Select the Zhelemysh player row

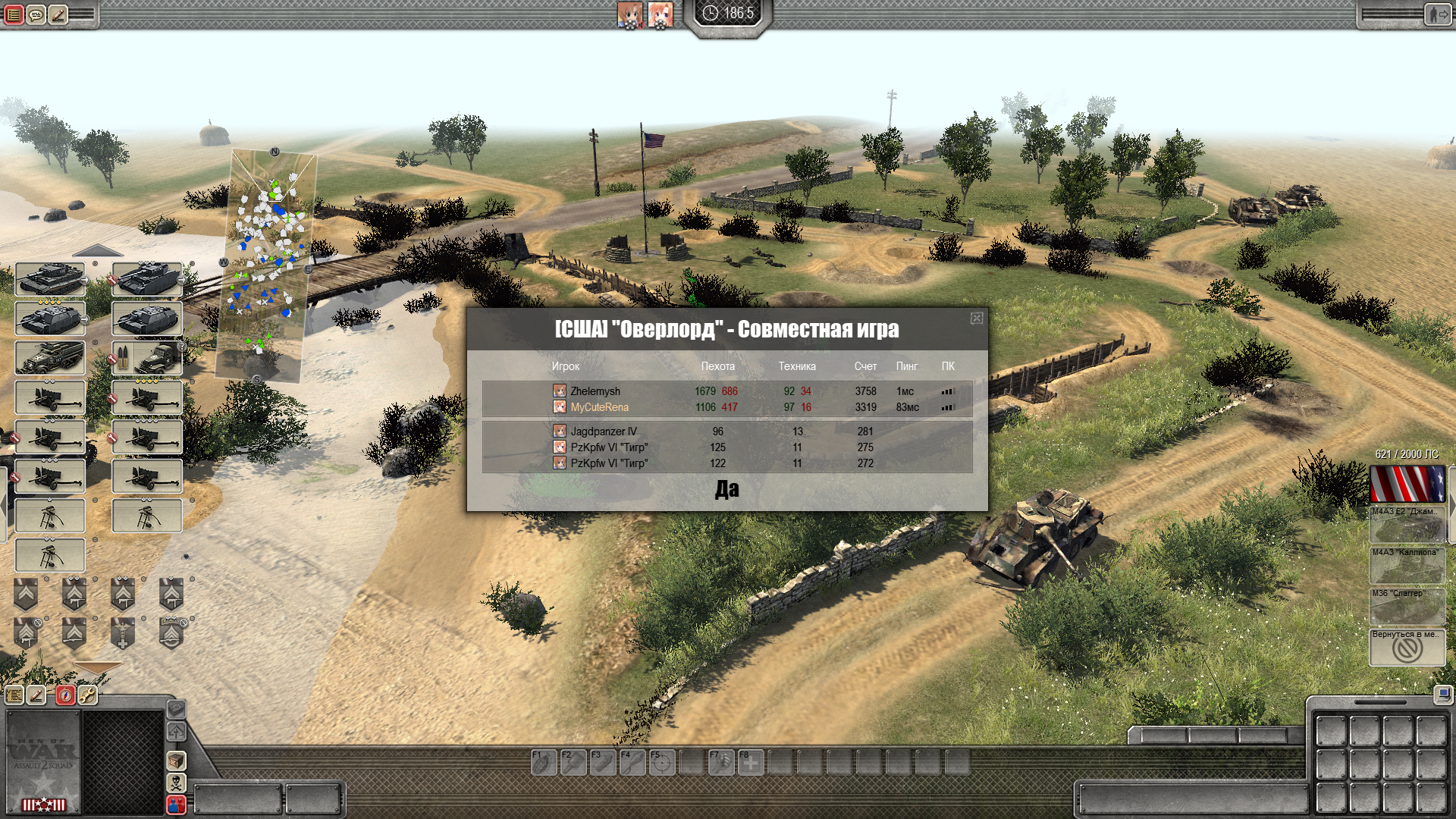595,391
